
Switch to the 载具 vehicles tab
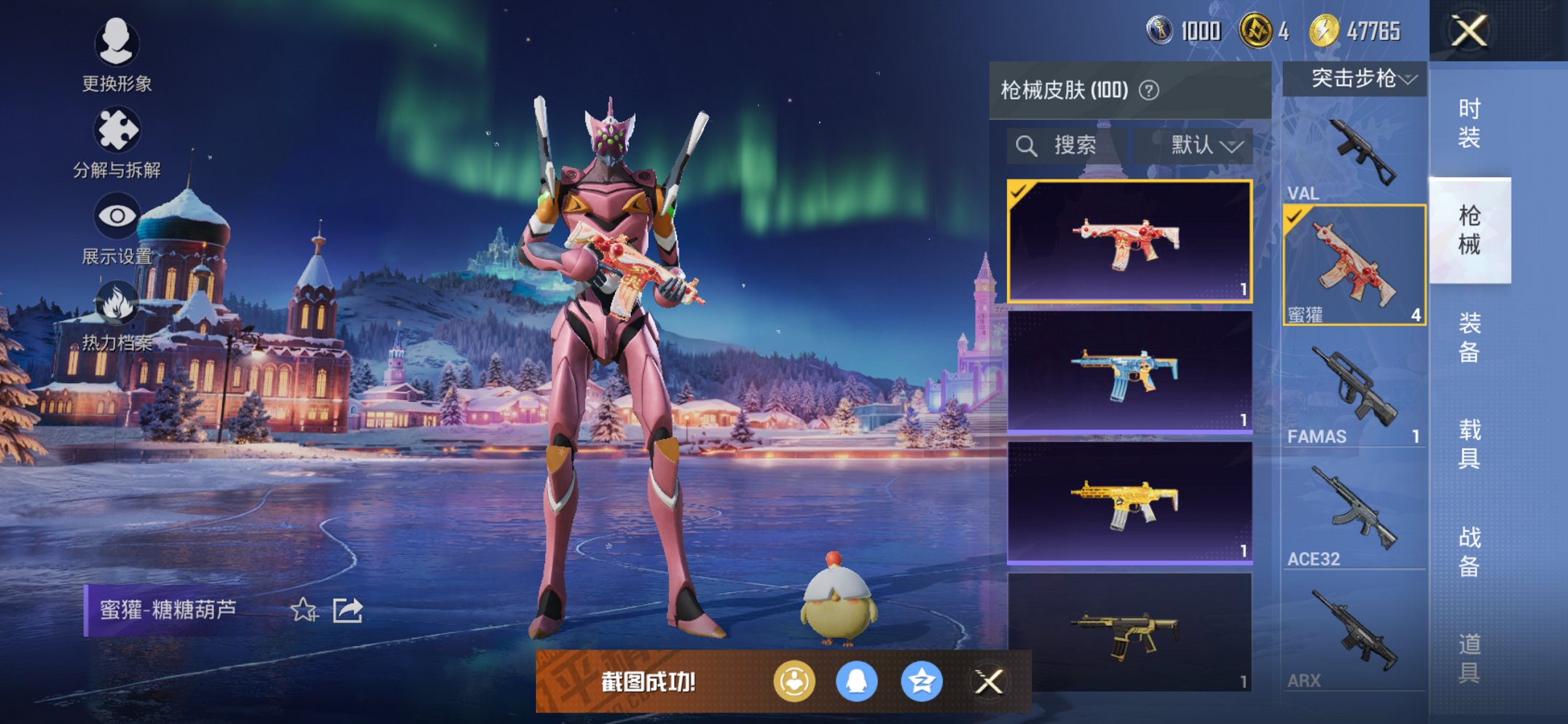(x=1469, y=444)
